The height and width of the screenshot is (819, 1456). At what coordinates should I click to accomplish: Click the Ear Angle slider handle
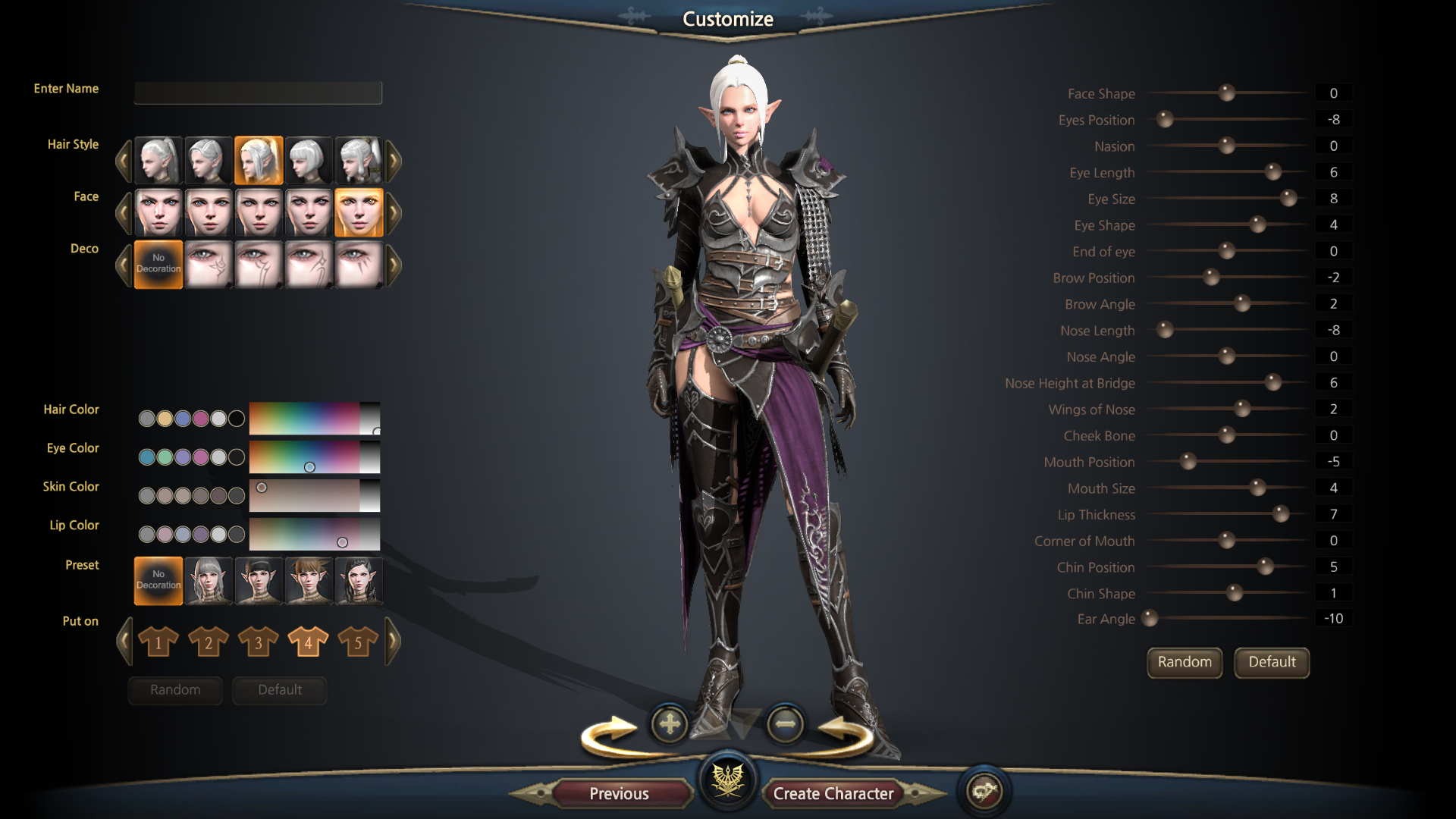click(x=1150, y=619)
